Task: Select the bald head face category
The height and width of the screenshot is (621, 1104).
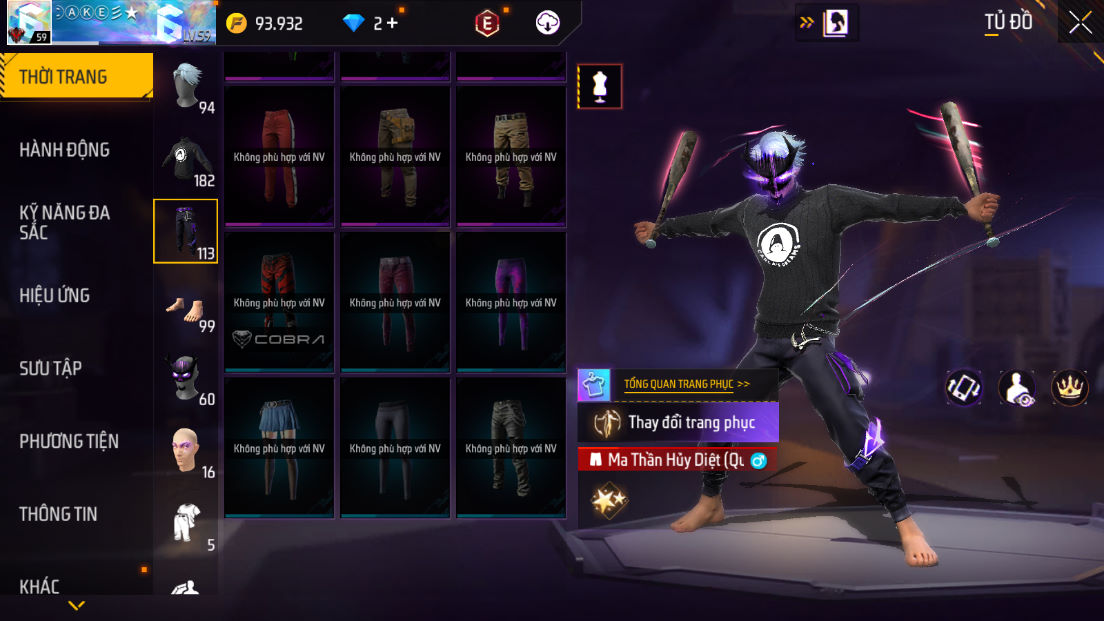Action: tap(187, 452)
